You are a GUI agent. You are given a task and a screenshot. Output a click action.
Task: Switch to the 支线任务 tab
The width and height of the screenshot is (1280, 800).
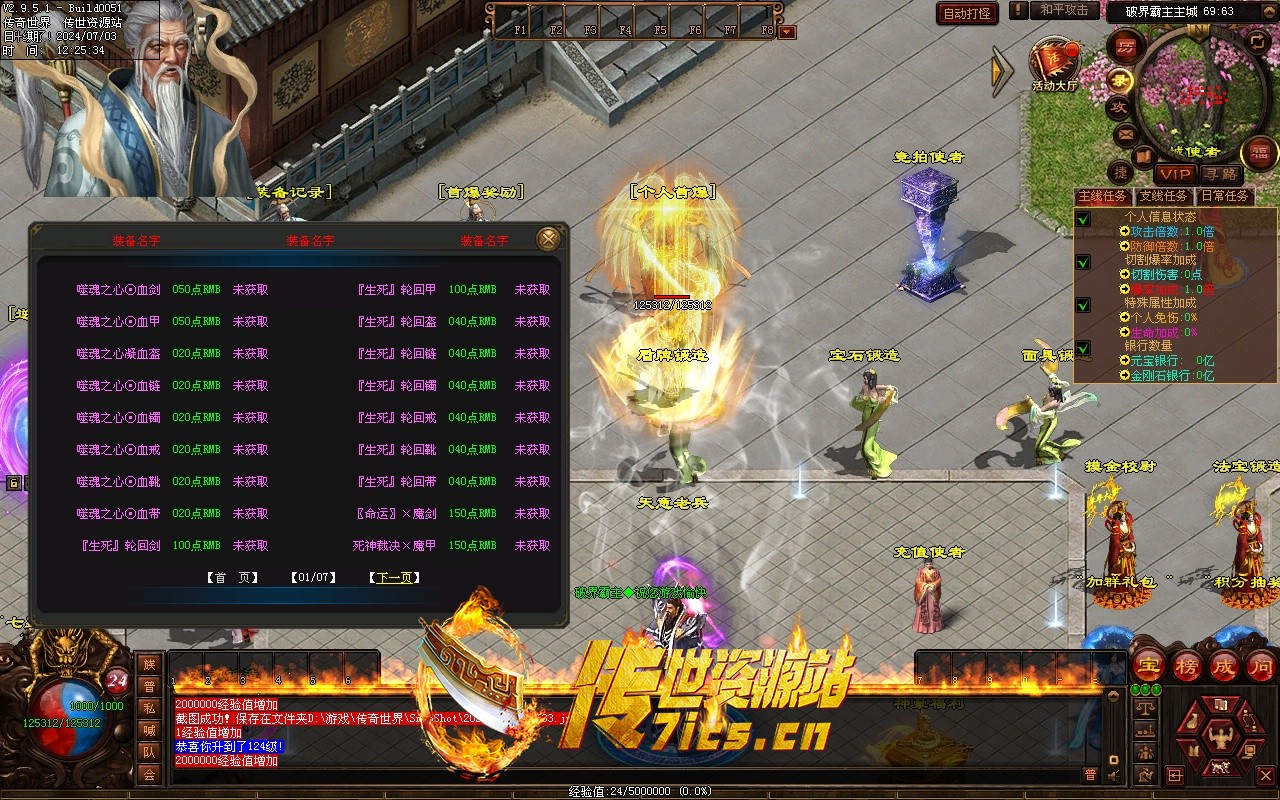click(x=1164, y=196)
